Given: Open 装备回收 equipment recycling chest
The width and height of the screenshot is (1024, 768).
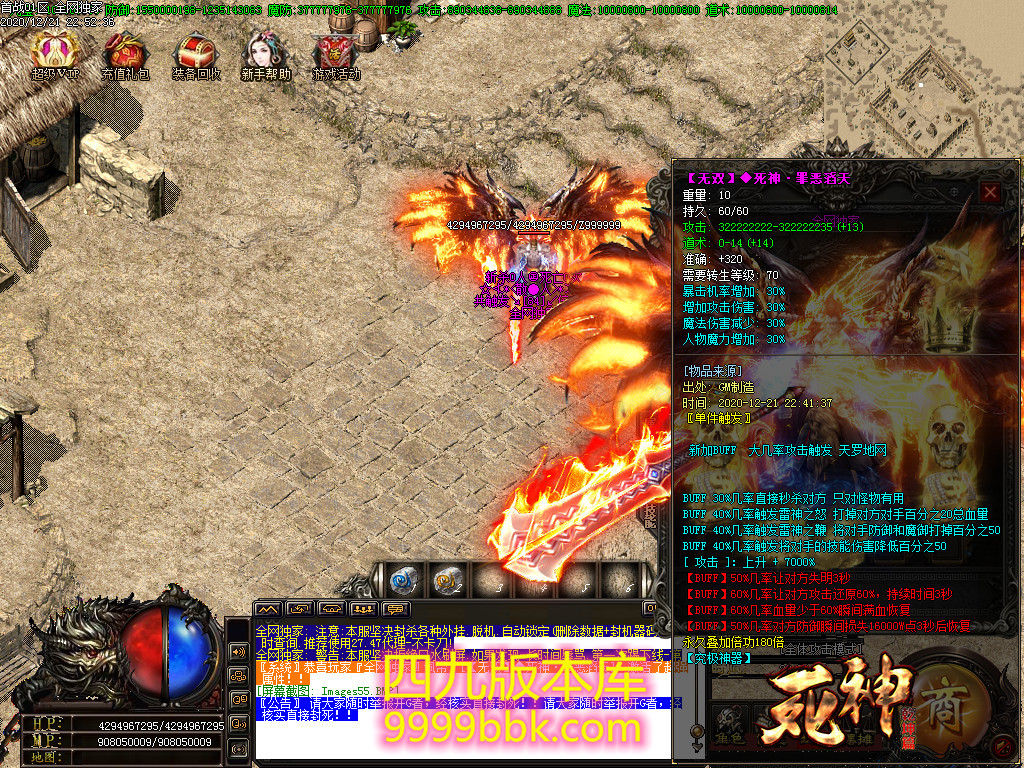Looking at the screenshot, I should tap(196, 54).
